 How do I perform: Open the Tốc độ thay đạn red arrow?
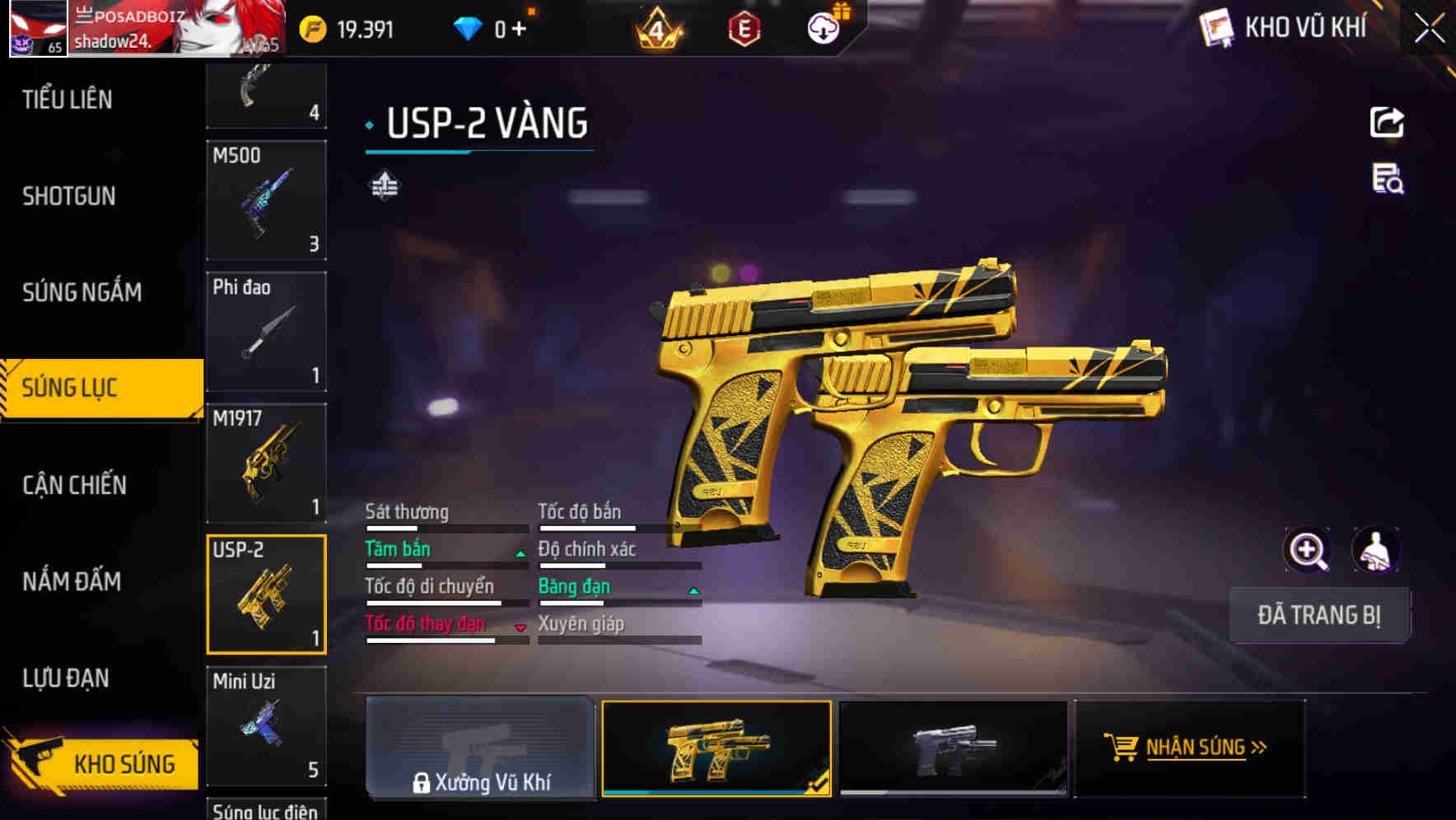520,628
